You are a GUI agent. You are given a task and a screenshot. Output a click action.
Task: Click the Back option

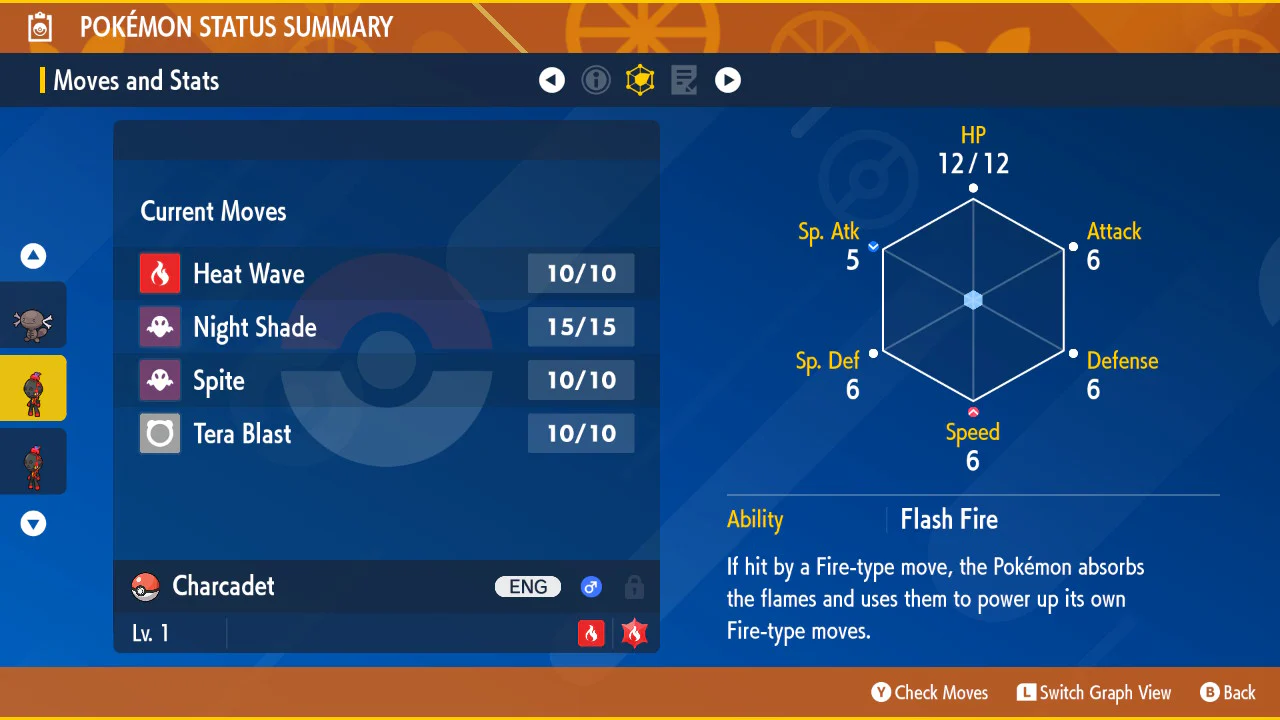click(x=1228, y=692)
